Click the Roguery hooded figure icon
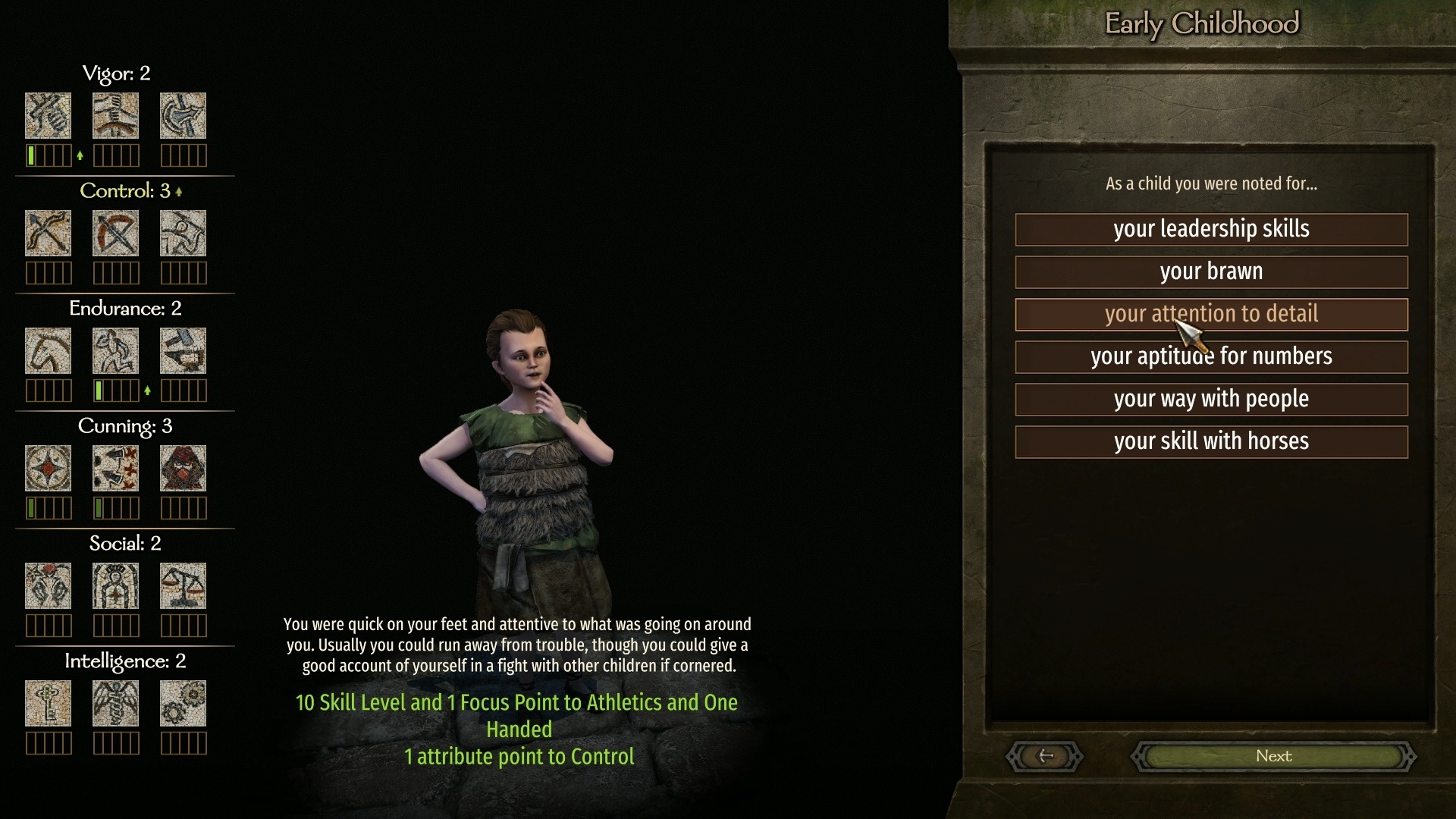Screen dimensions: 1456x819 183,468
